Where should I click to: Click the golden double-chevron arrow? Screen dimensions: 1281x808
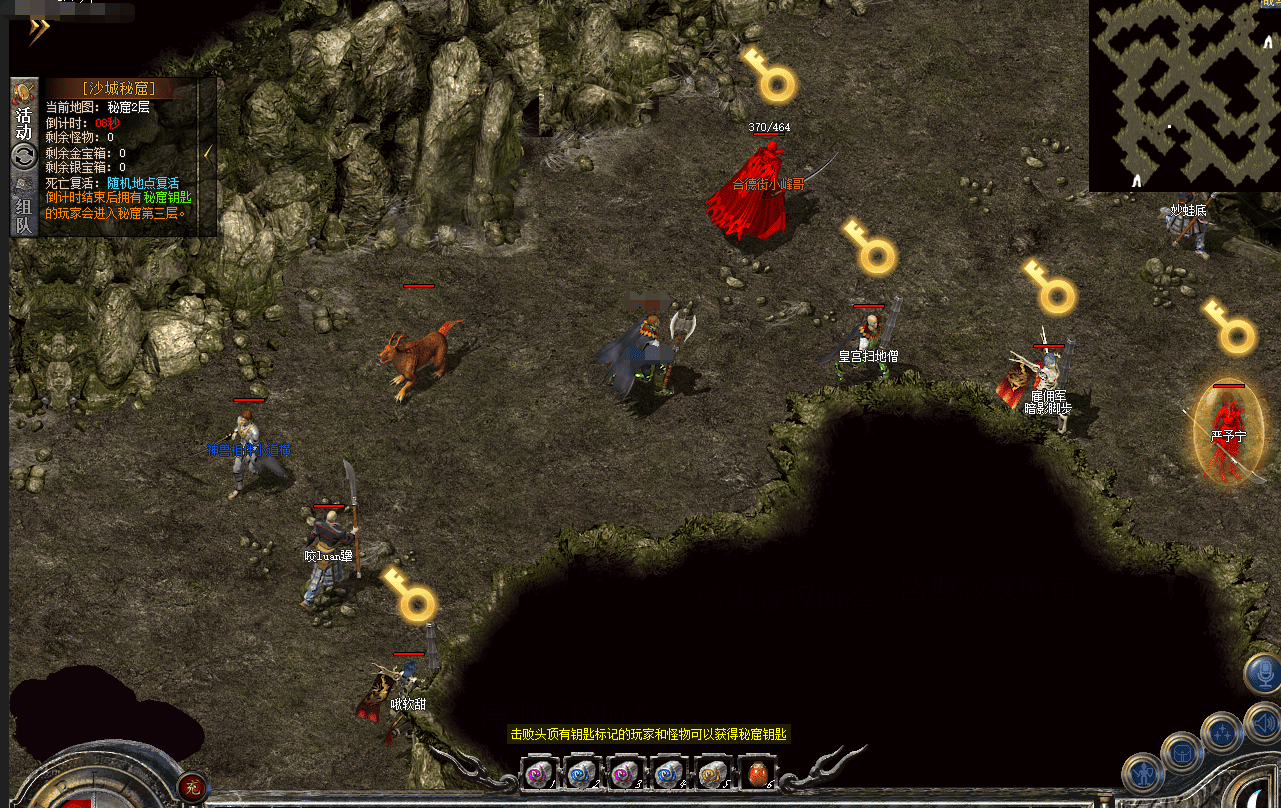(38, 32)
